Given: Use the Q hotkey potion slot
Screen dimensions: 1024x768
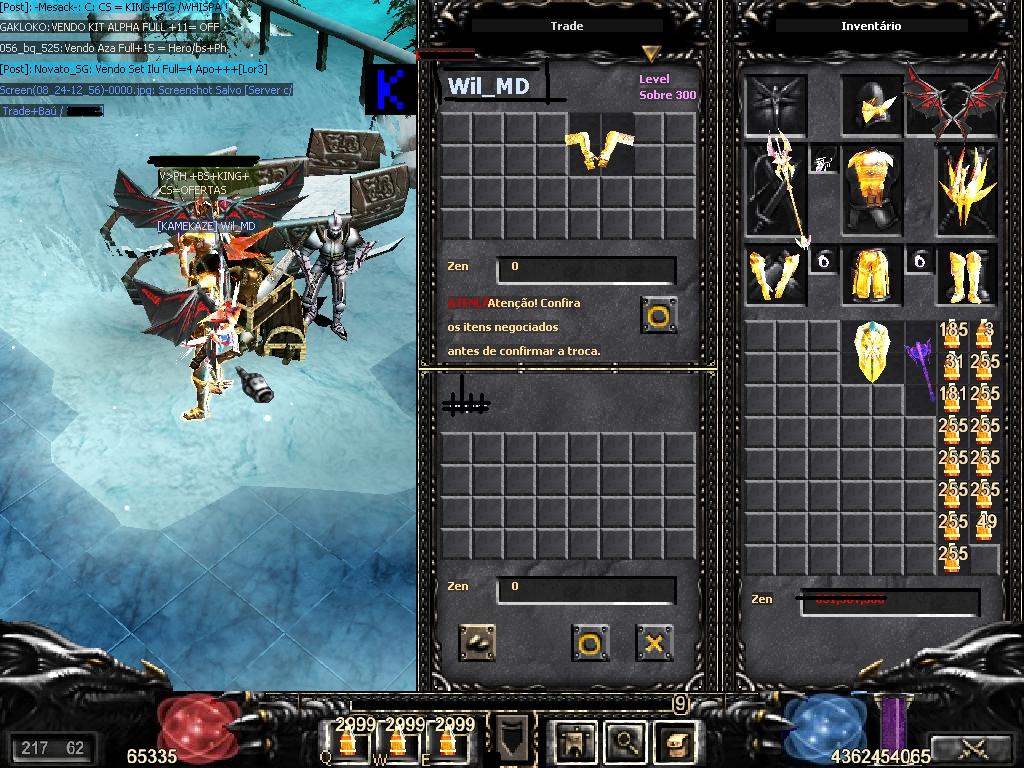Looking at the screenshot, I should tap(347, 741).
